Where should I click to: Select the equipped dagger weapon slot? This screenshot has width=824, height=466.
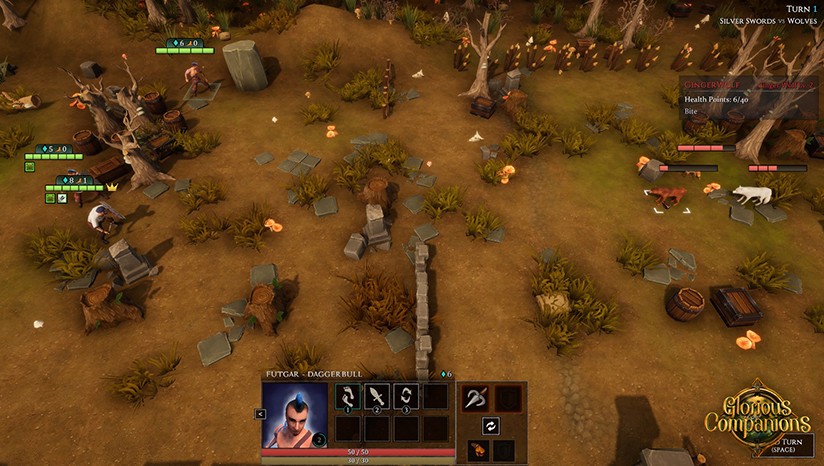coord(477,398)
